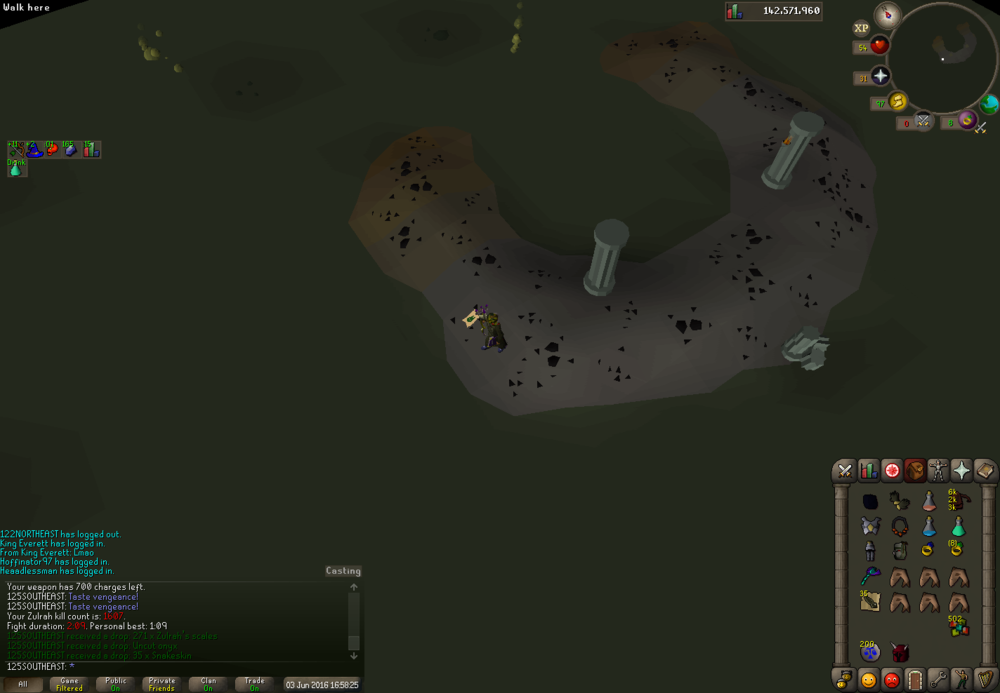Select the Game chat filter tab
The height and width of the screenshot is (693, 1000).
click(69, 684)
